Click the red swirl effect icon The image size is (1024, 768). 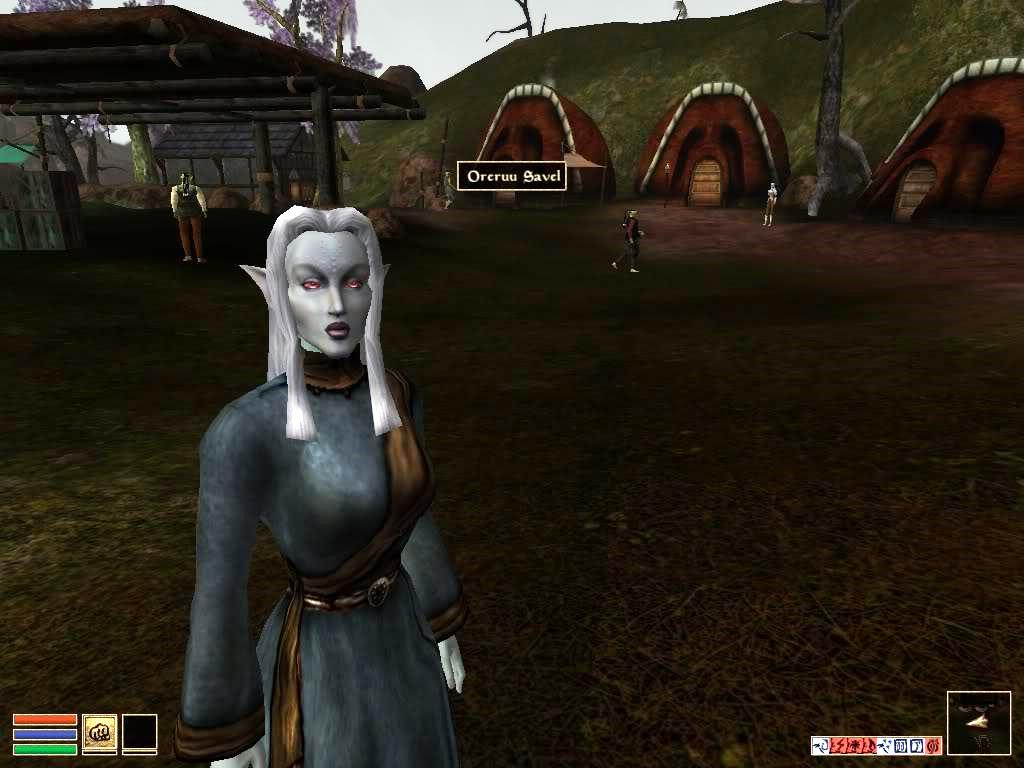tap(933, 745)
